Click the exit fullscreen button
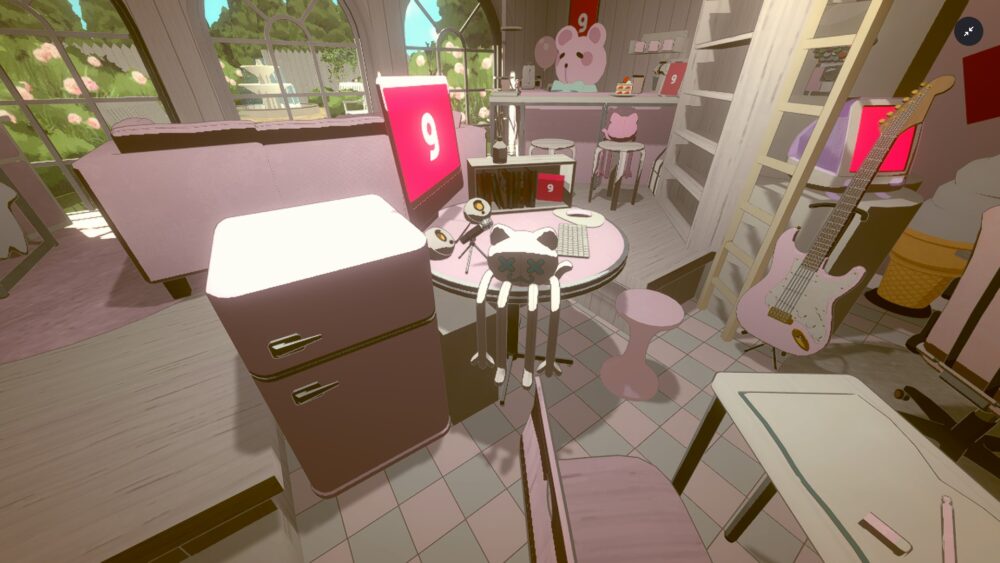The width and height of the screenshot is (1000, 563). pos(968,32)
